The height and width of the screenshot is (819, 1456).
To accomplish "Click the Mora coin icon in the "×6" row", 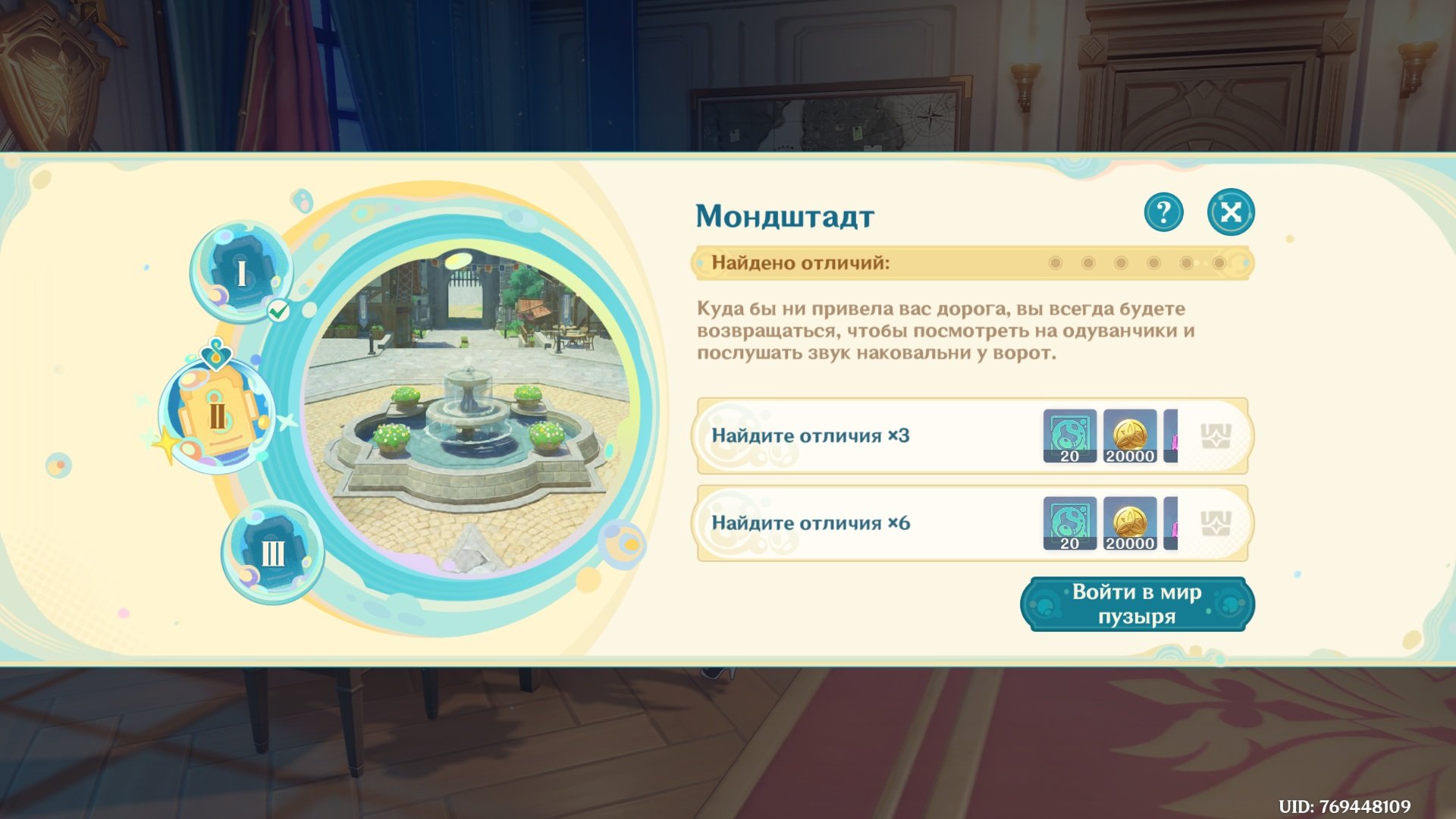I will tap(1130, 522).
